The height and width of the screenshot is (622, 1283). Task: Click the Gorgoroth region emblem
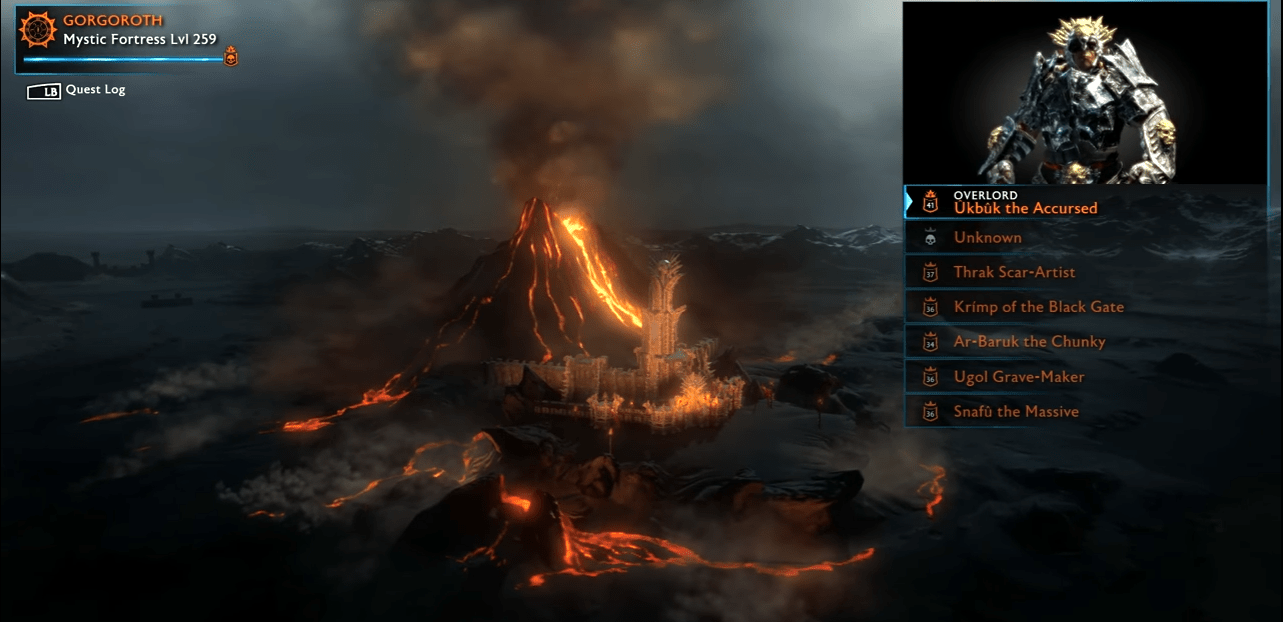pos(39,30)
